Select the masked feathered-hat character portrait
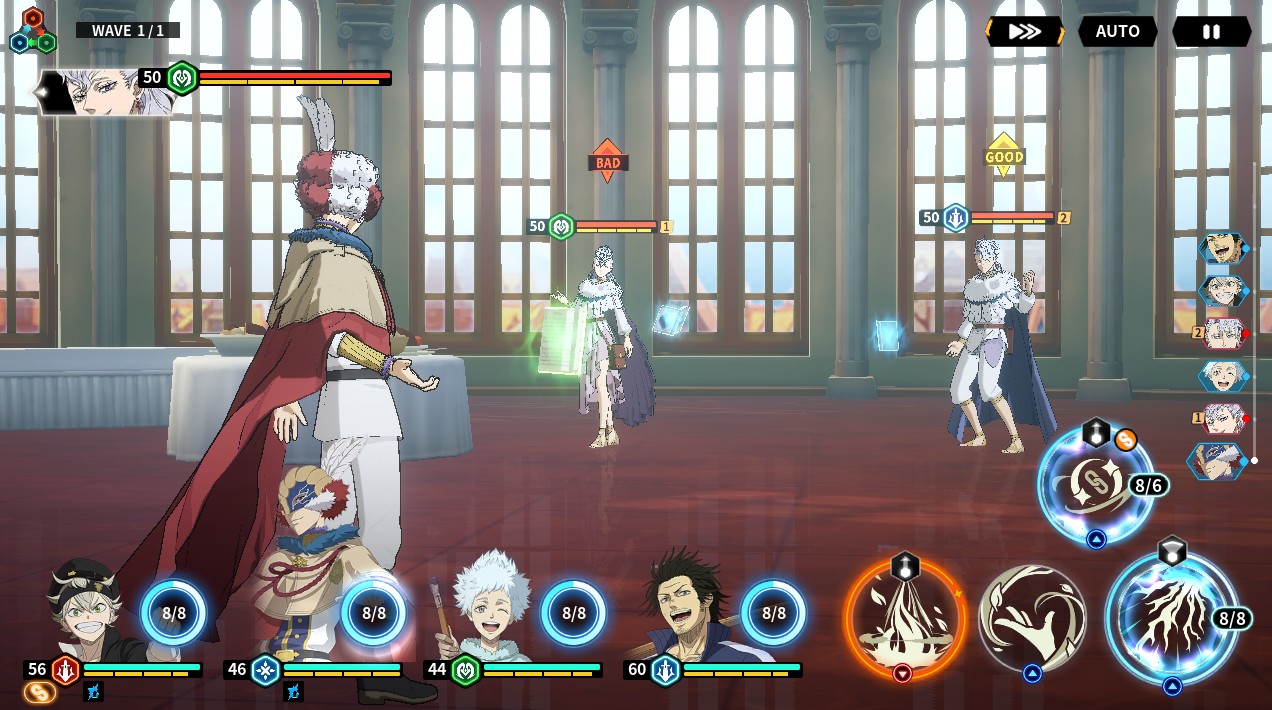Screen dimensions: 1272x710 [x=300, y=600]
